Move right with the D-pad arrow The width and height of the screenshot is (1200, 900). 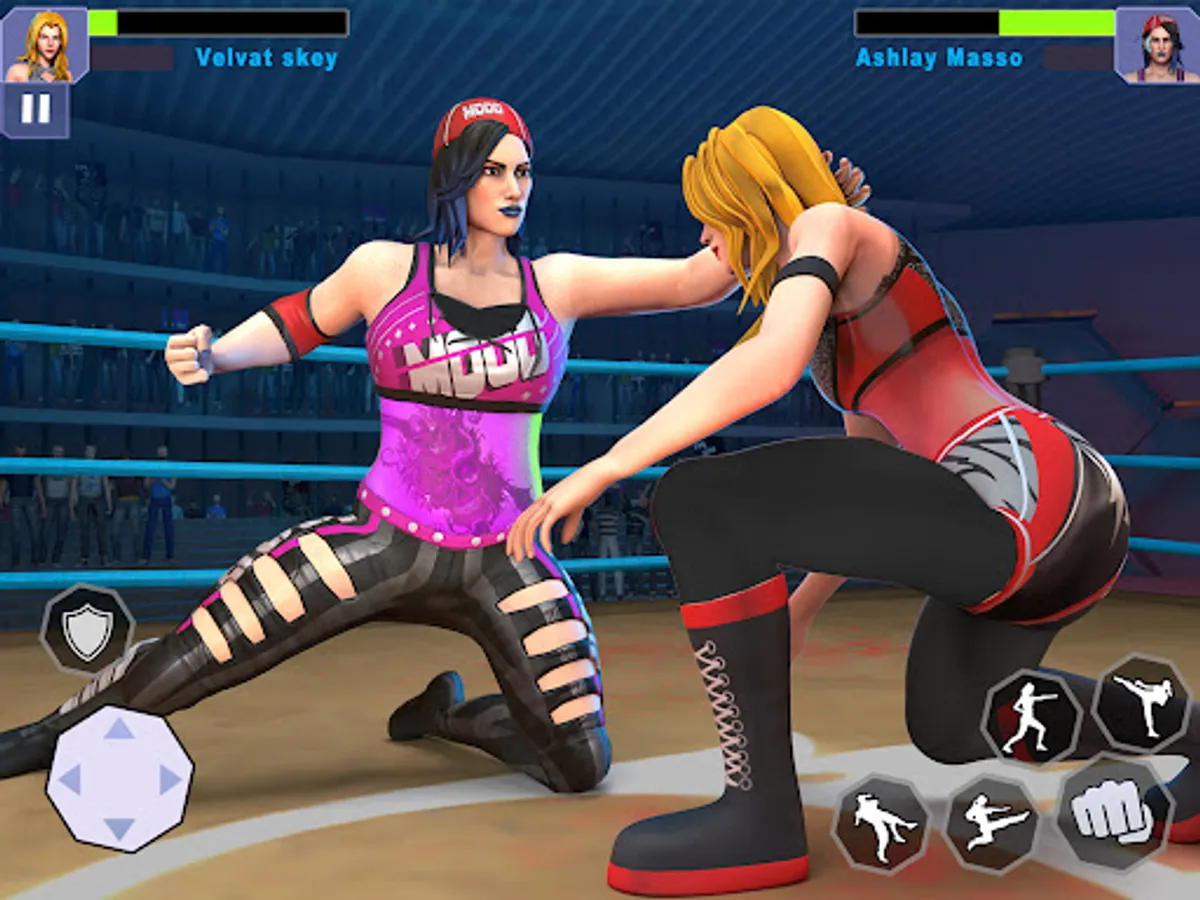point(170,779)
